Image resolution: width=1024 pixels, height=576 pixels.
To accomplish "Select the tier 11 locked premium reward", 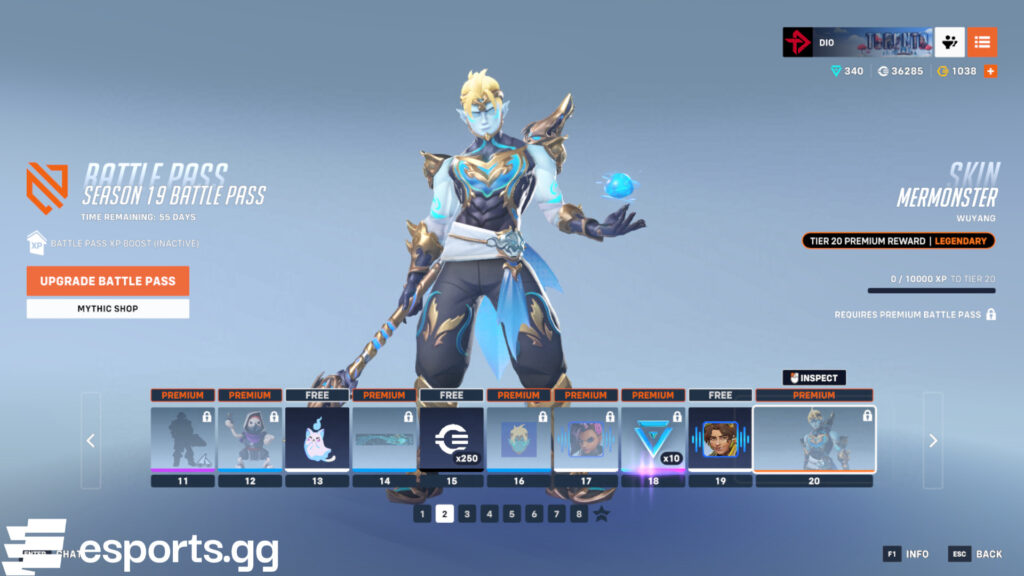I will [x=183, y=439].
